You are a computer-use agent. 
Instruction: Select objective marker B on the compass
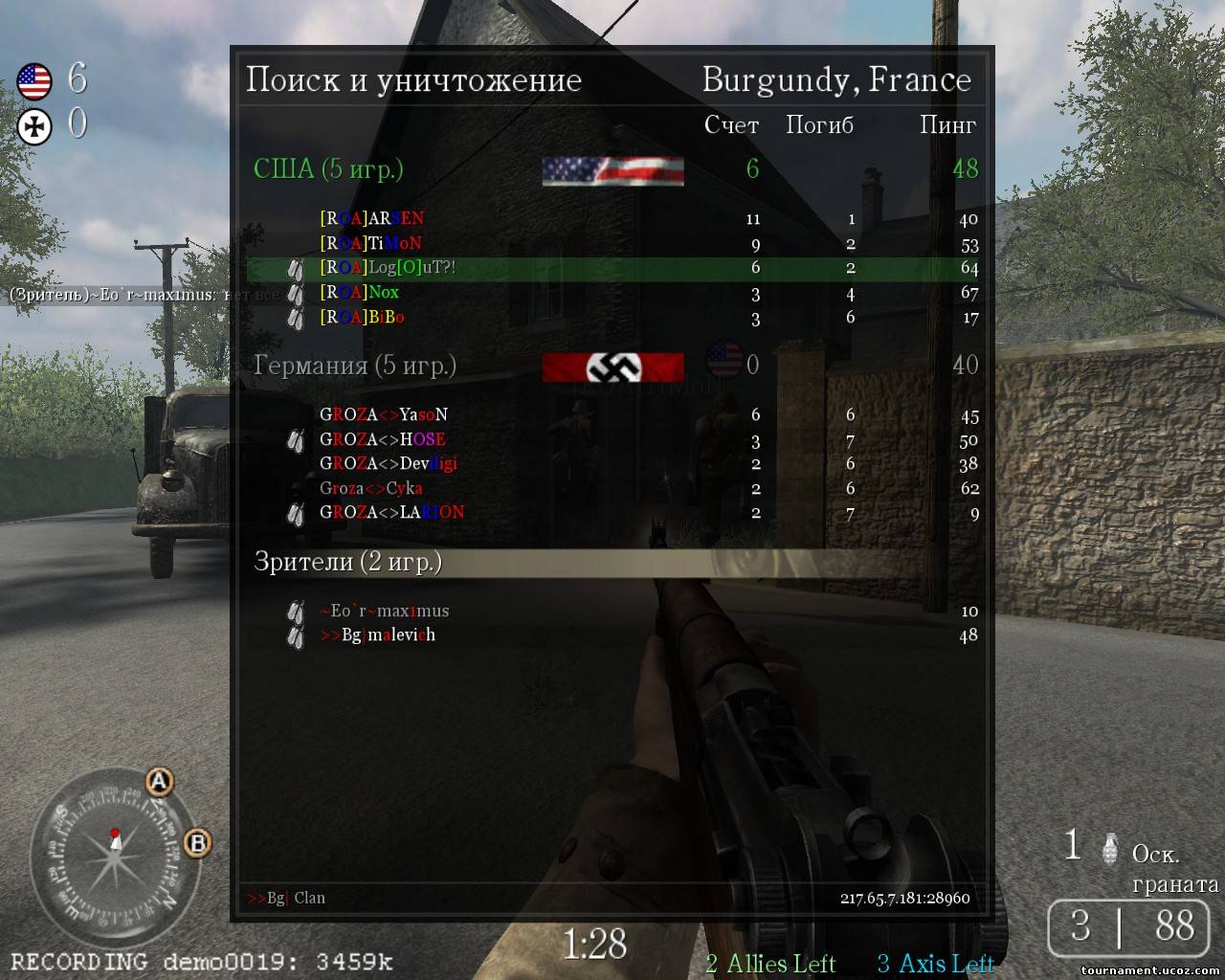tap(197, 843)
